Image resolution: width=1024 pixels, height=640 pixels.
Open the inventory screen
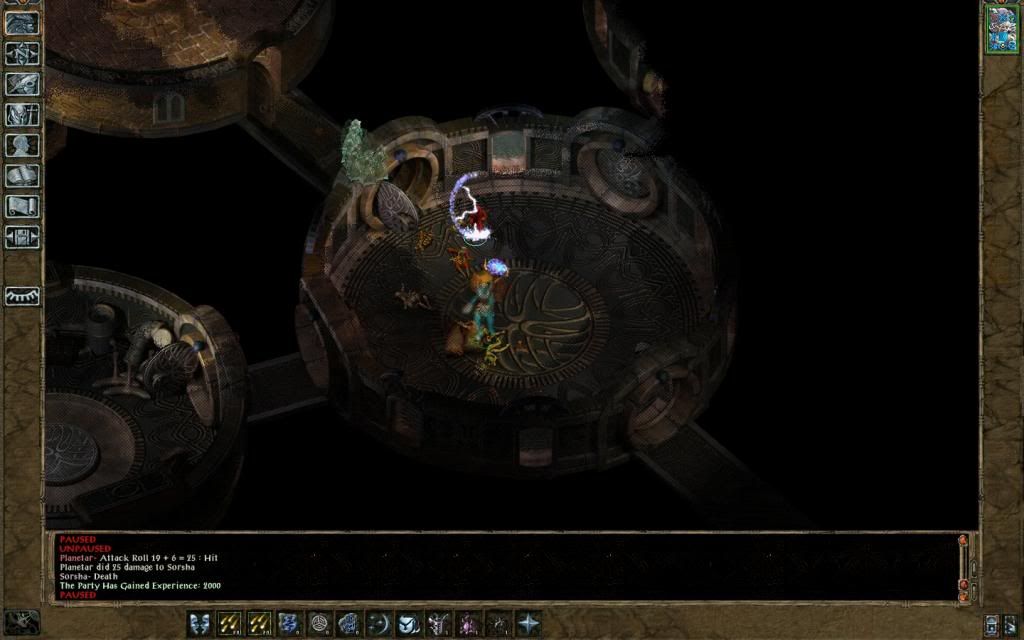pos(22,115)
